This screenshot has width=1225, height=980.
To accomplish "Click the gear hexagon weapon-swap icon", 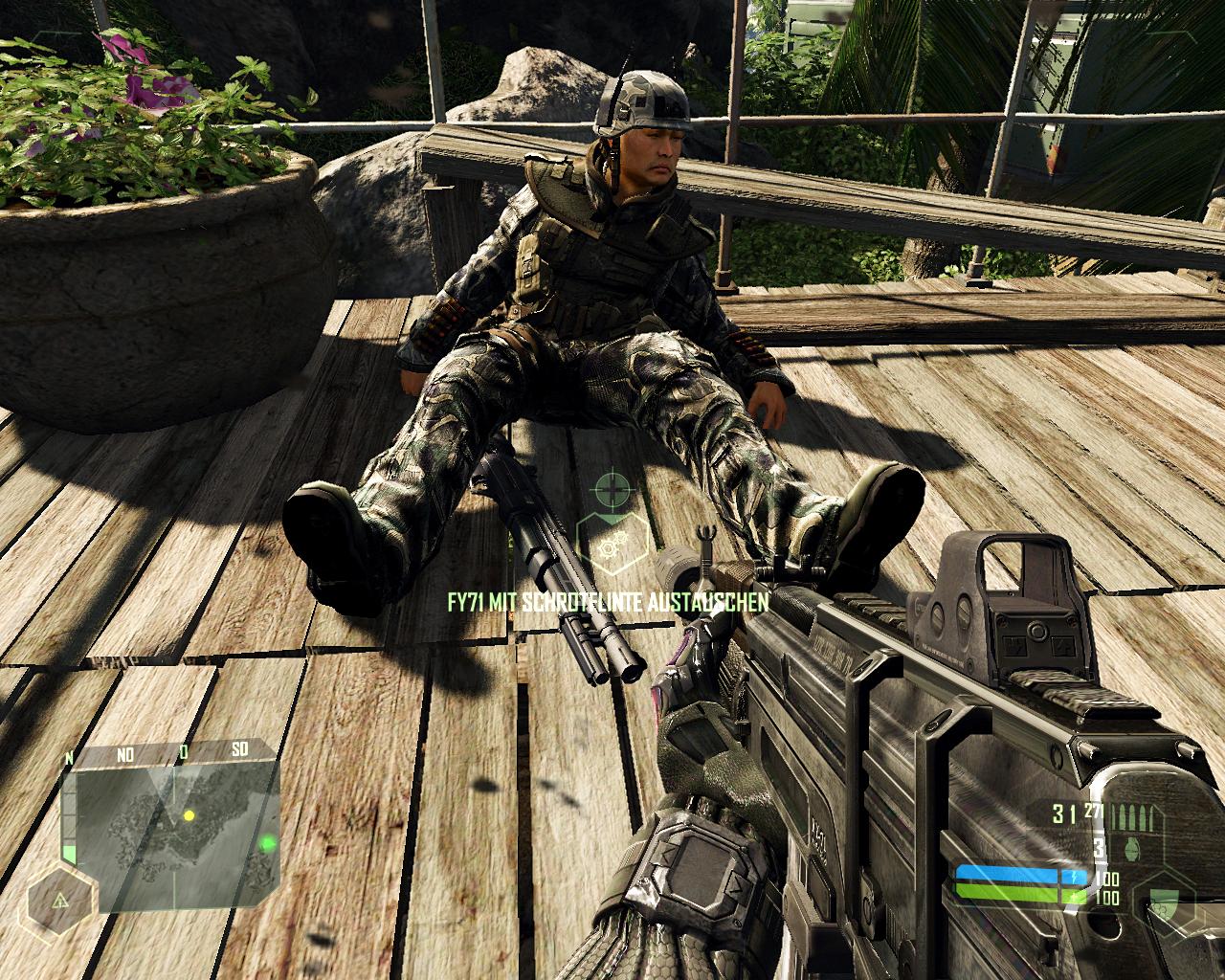I will pyautogui.click(x=610, y=545).
